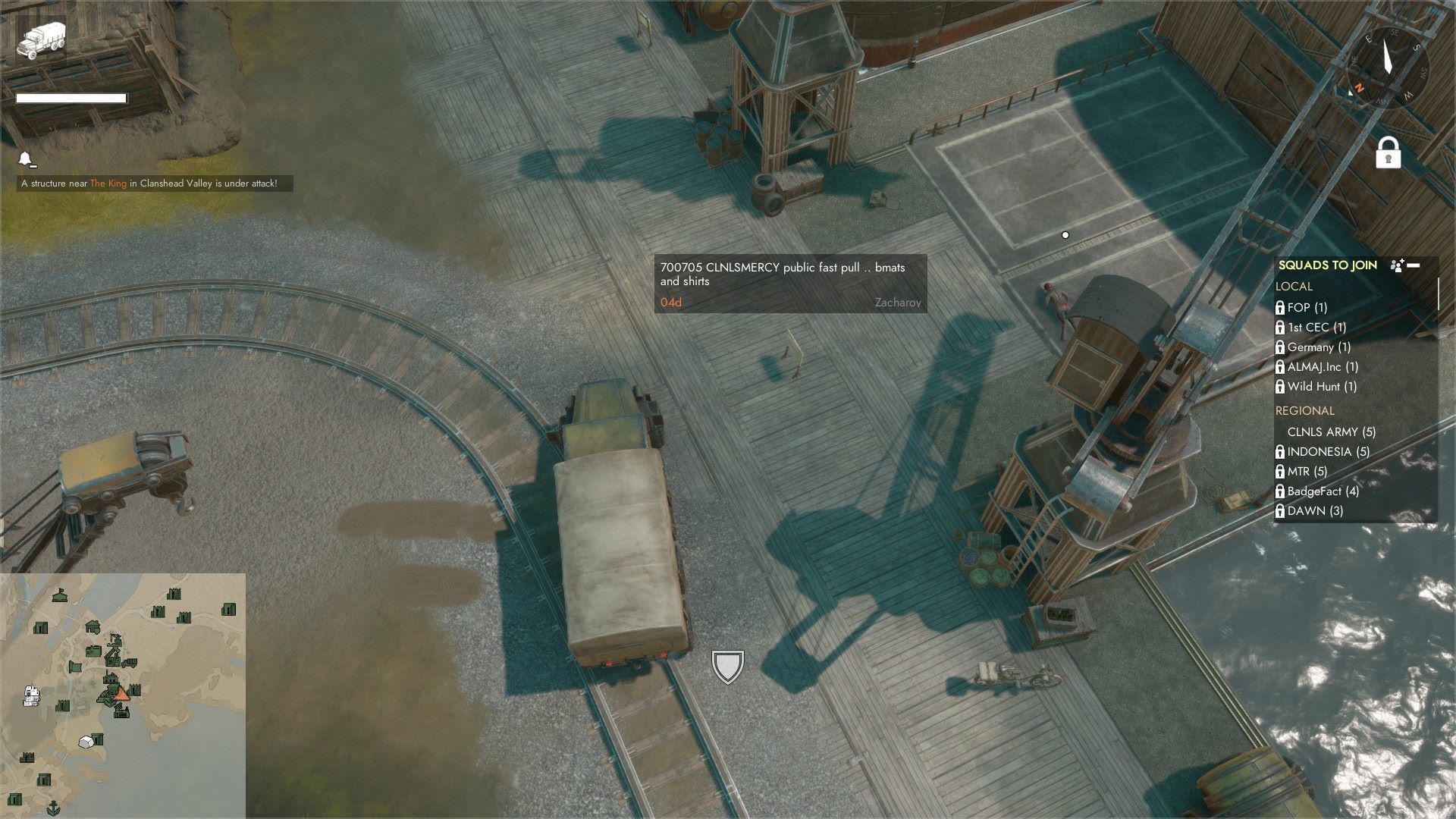Collapse the Squads to Join panel

coord(1414,265)
